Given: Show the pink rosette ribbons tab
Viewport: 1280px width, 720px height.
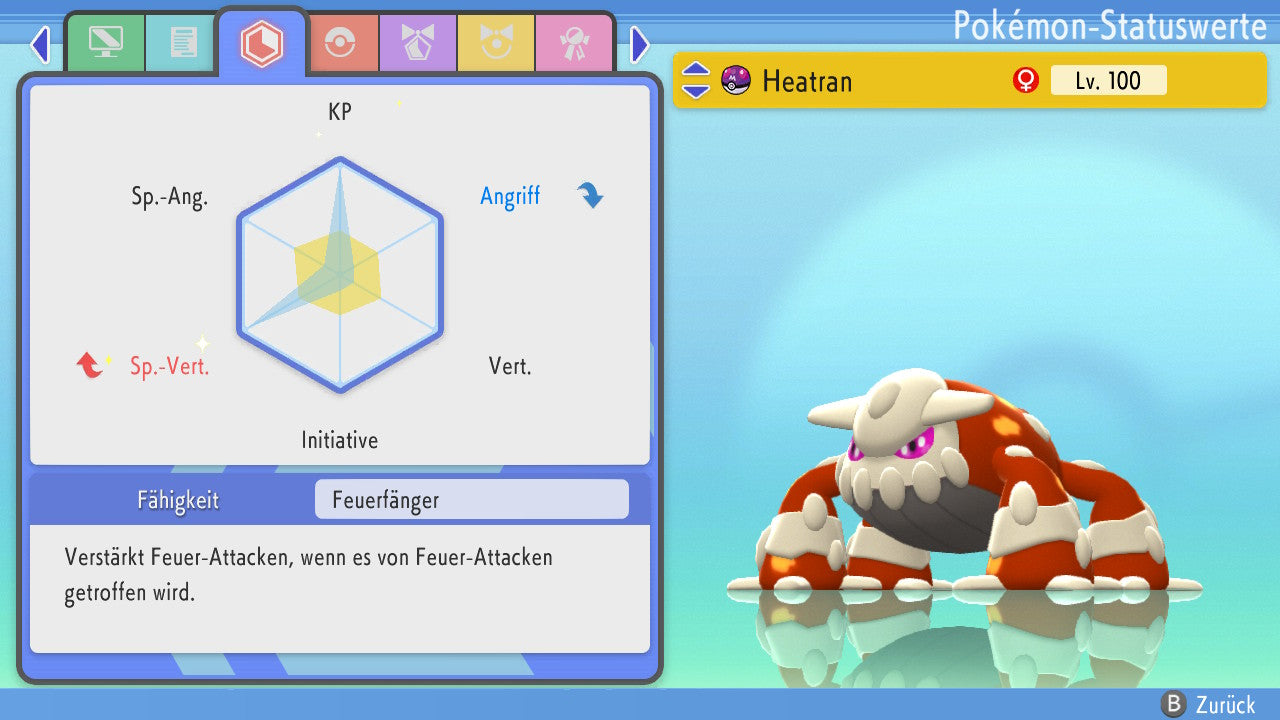Looking at the screenshot, I should coord(573,43).
